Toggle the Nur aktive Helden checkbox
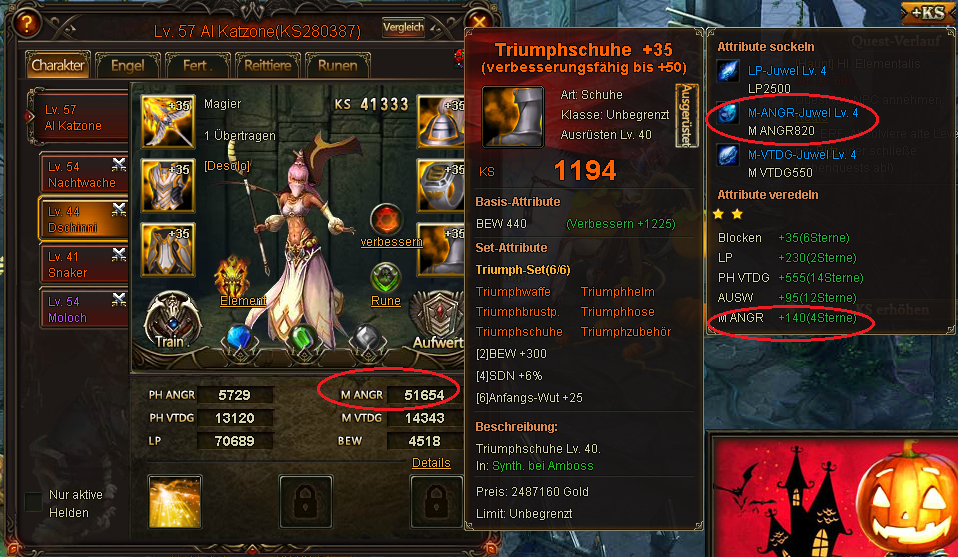 click(x=33, y=502)
